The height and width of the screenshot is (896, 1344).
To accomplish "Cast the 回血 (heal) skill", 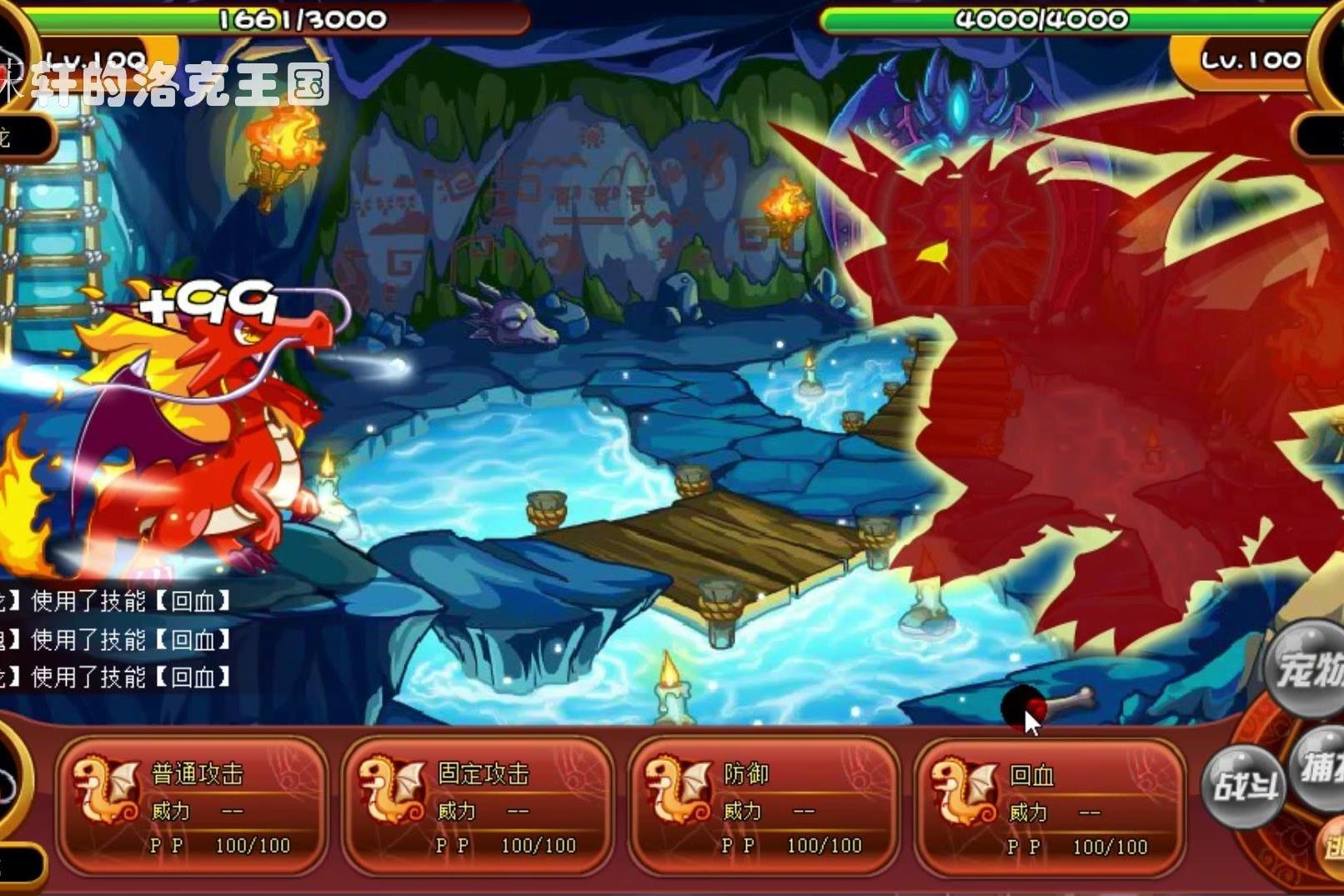I will 1050,807.
